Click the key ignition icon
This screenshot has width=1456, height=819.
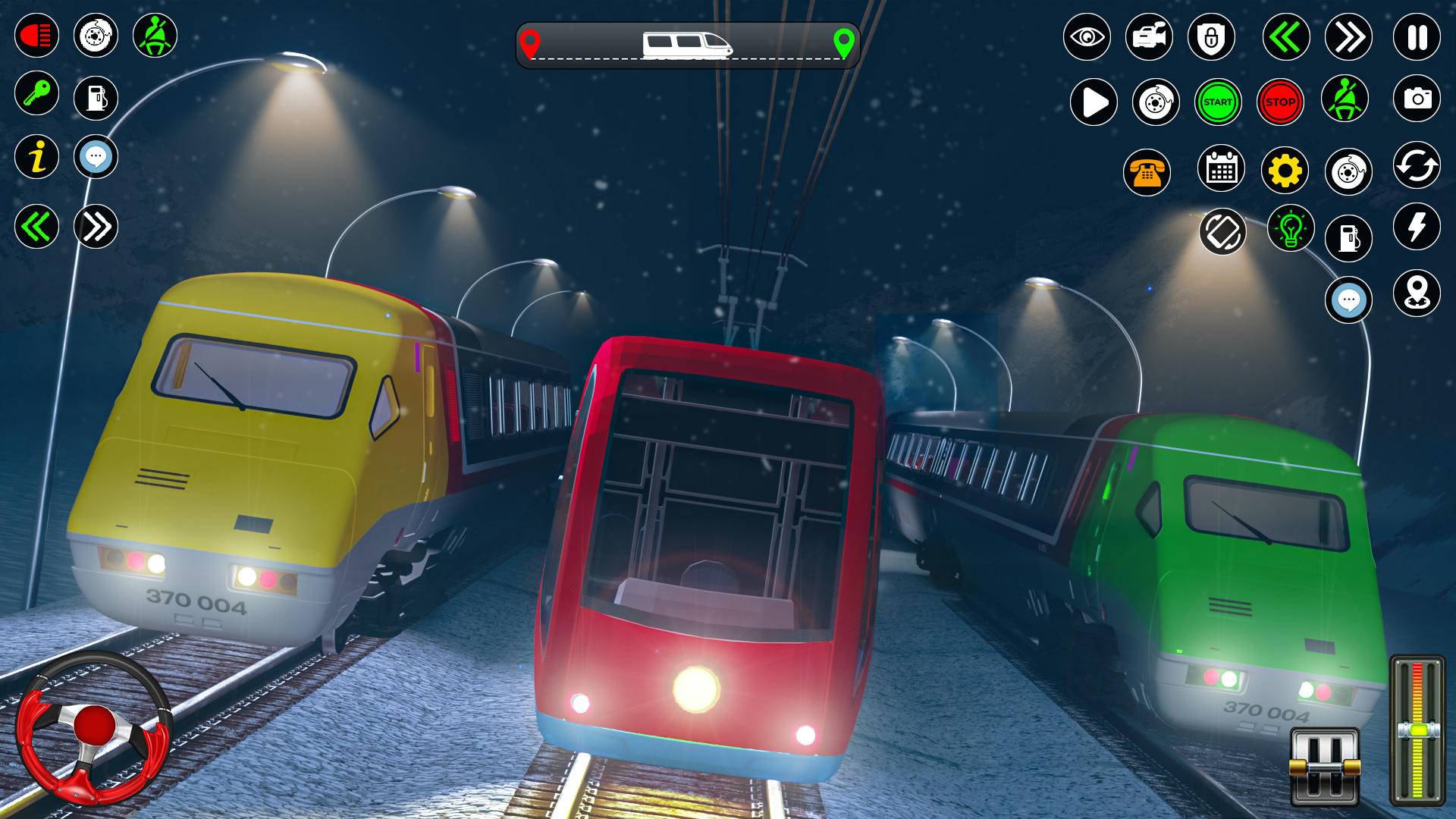(x=36, y=96)
